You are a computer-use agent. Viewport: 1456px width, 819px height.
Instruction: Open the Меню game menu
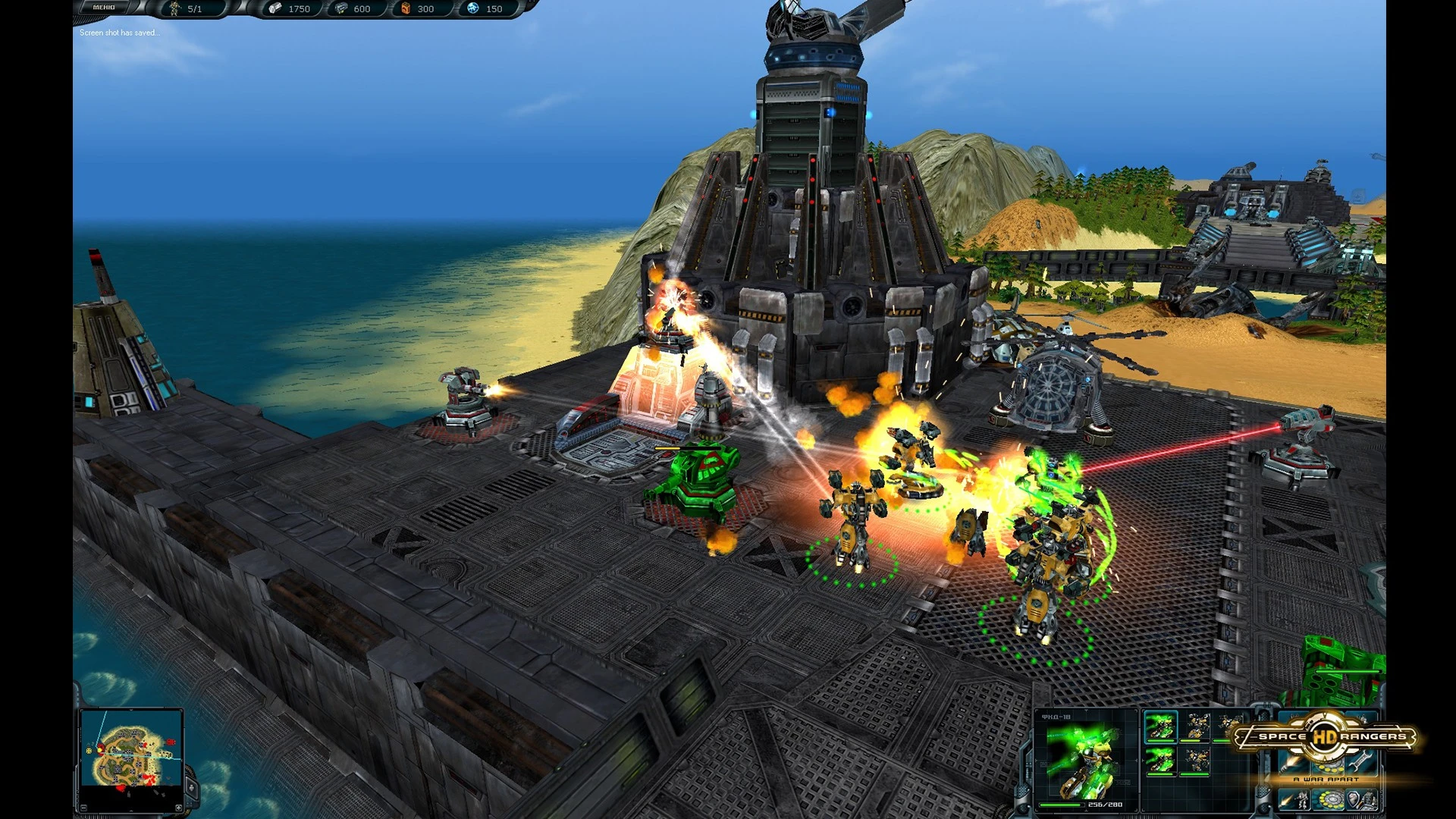(105, 8)
